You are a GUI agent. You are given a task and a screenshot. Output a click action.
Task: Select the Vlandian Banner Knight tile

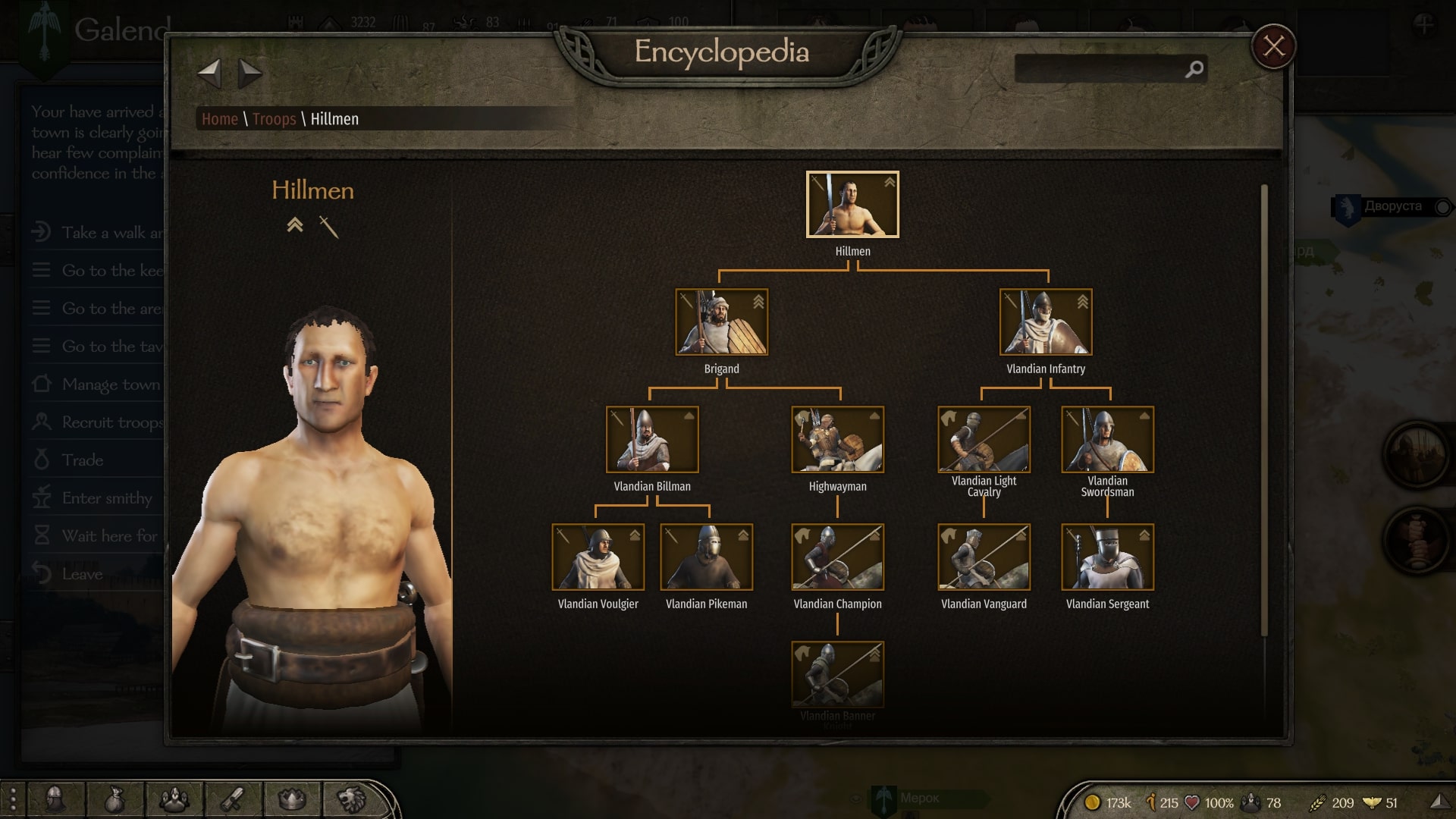point(837,675)
